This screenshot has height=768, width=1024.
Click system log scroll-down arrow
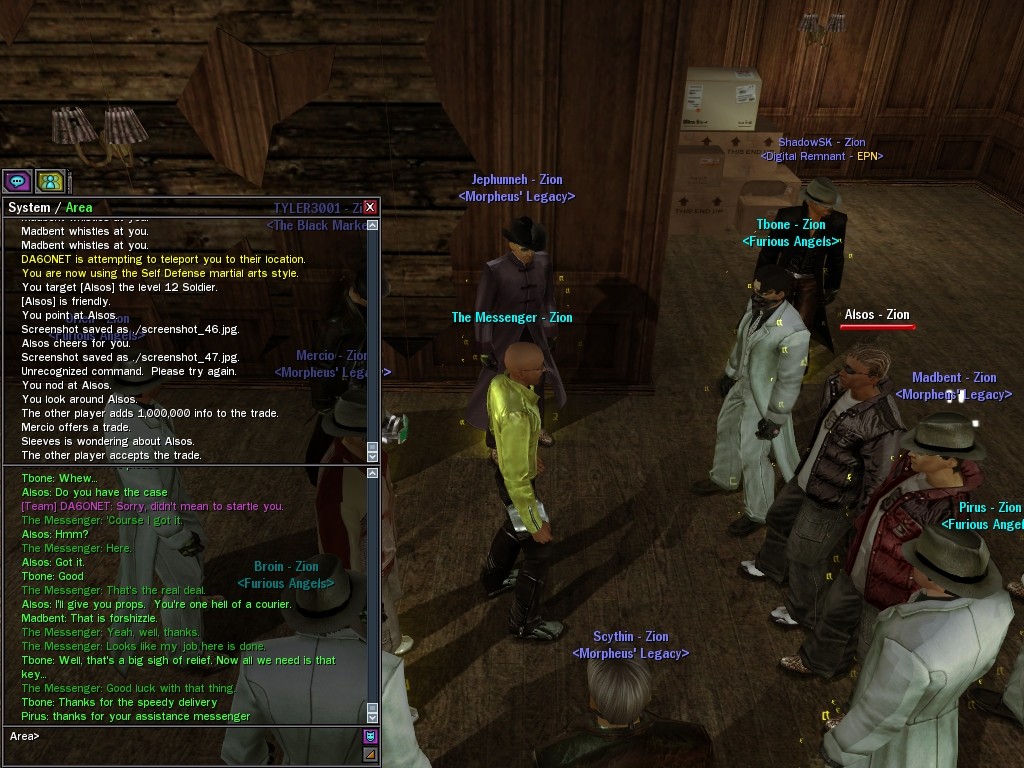pos(373,455)
